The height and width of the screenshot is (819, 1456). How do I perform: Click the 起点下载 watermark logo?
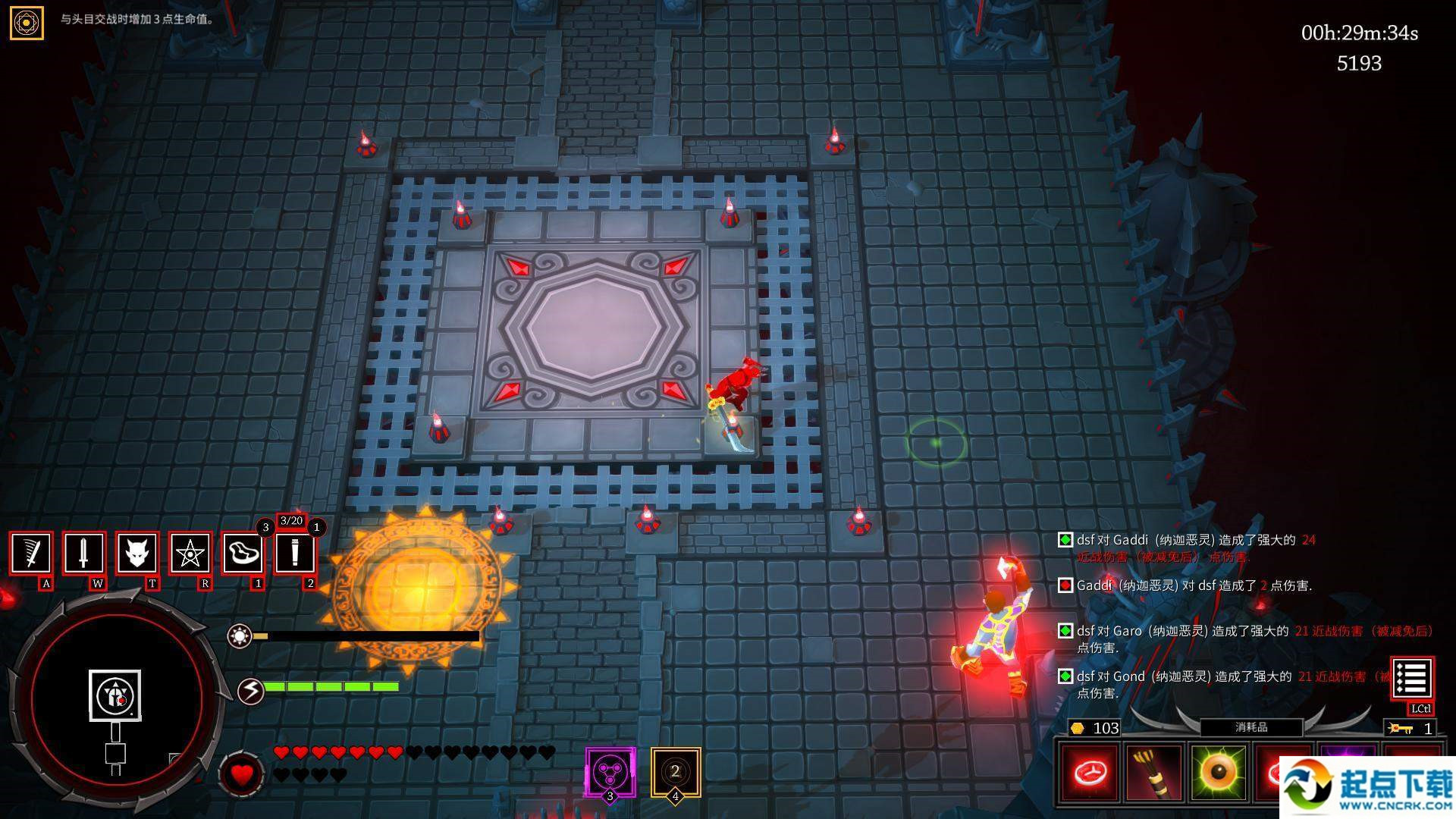(x=1367, y=787)
